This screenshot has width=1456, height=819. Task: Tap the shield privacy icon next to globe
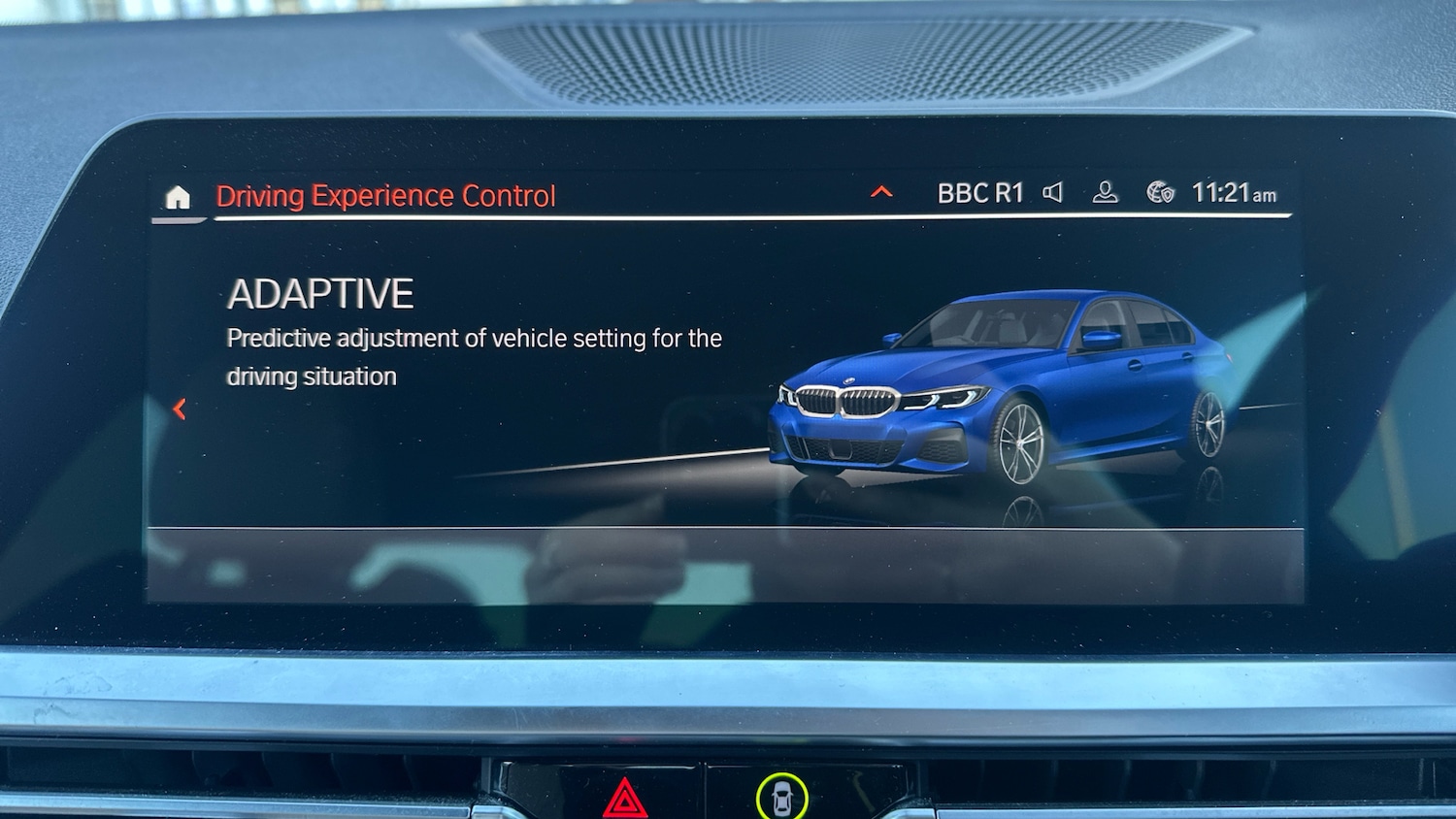click(1169, 195)
